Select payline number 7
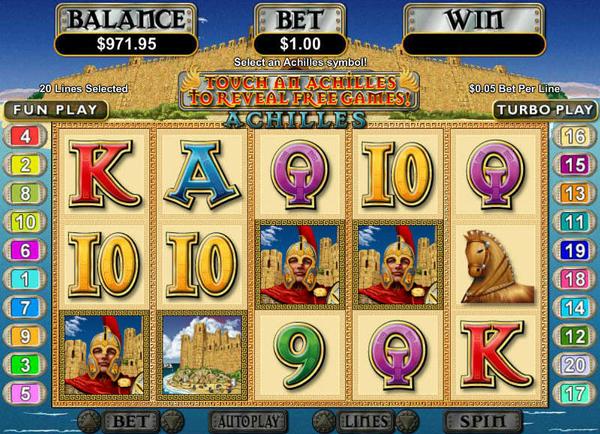The width and height of the screenshot is (600, 434). pos(24,307)
